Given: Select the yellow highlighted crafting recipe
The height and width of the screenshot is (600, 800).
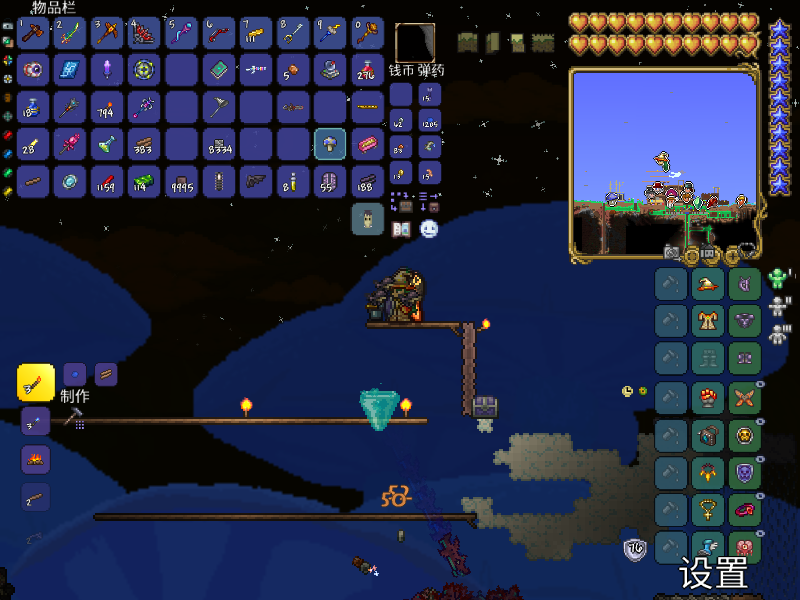Looking at the screenshot, I should click(35, 381).
